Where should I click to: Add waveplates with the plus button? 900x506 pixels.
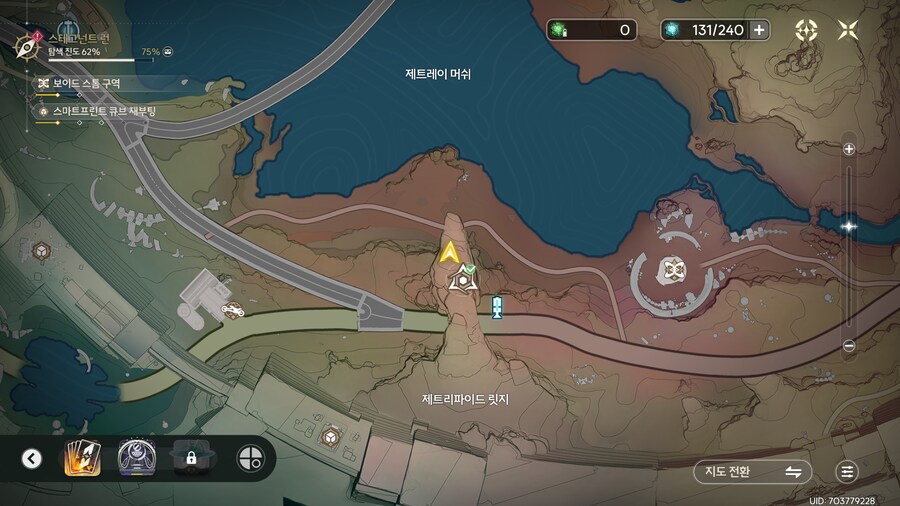click(x=760, y=30)
